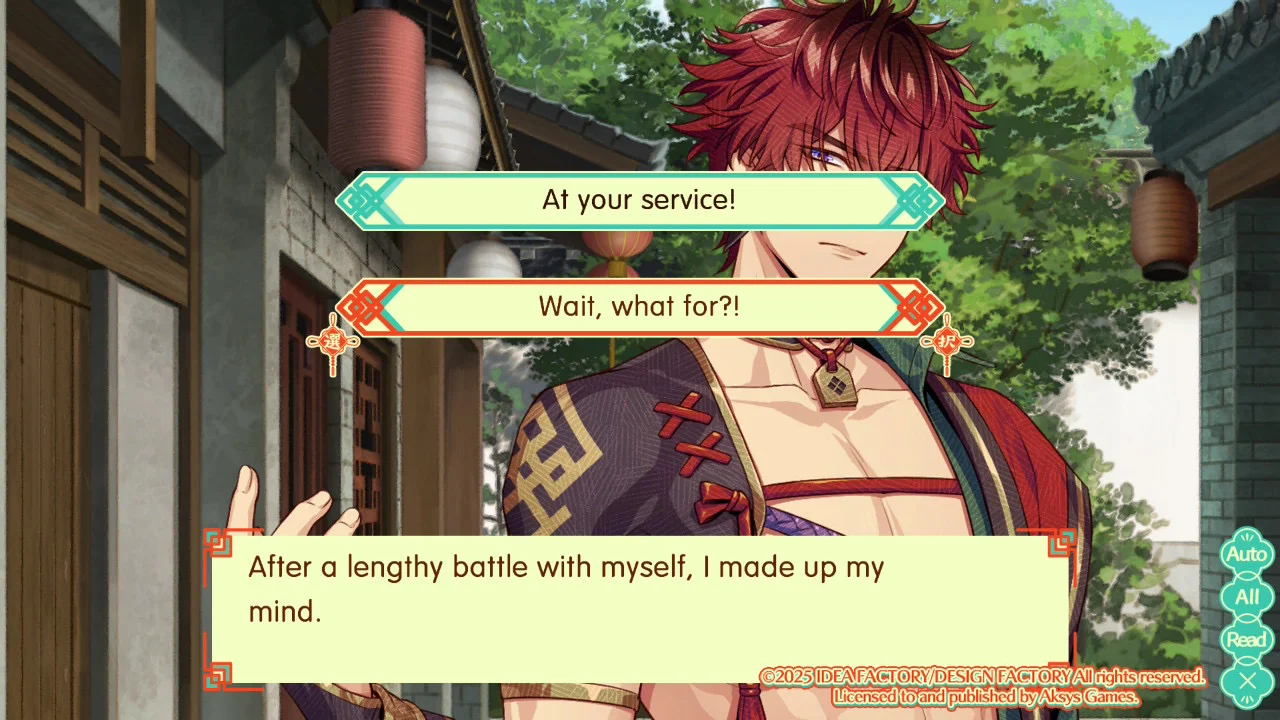Click the top-left corner ornament of the dialogue frame
Viewport: 1280px width, 720px height.
218,543
